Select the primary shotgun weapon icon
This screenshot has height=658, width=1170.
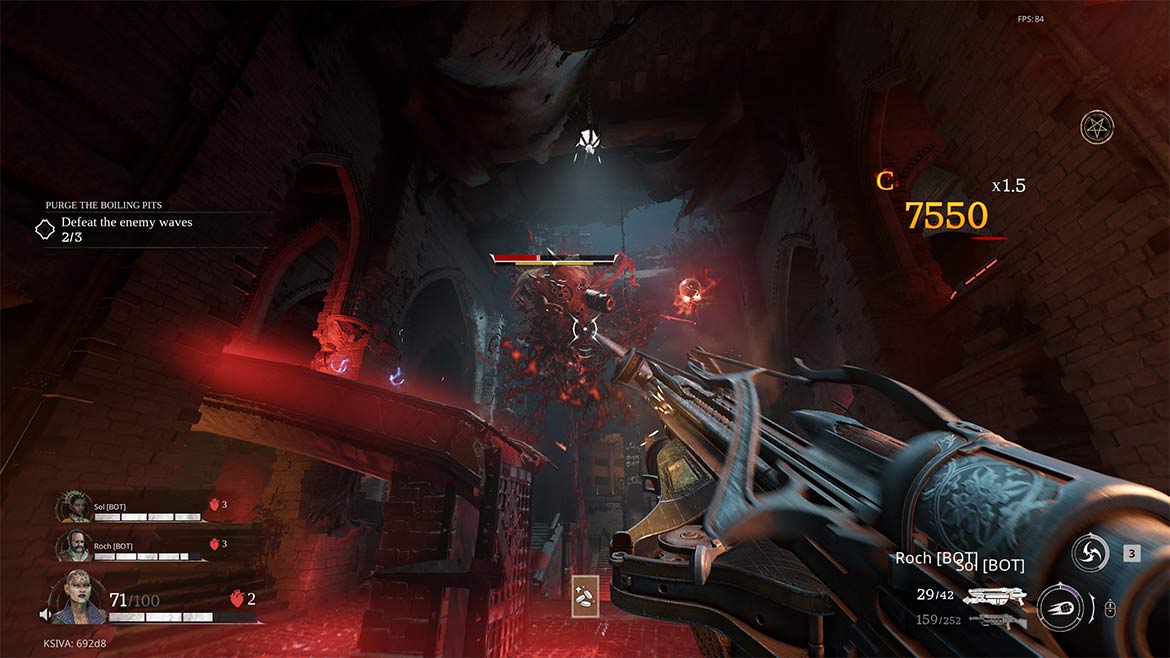click(x=997, y=596)
